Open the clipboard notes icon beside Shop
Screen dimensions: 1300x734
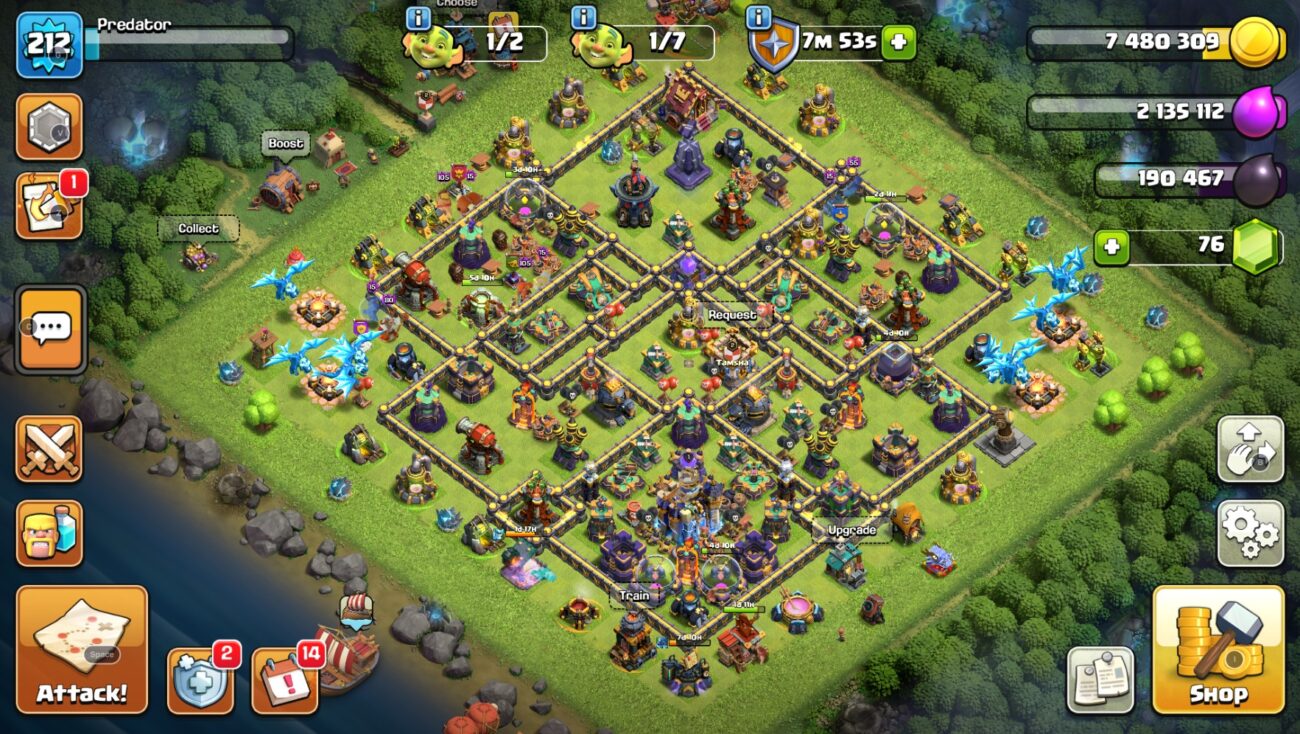click(1100, 679)
